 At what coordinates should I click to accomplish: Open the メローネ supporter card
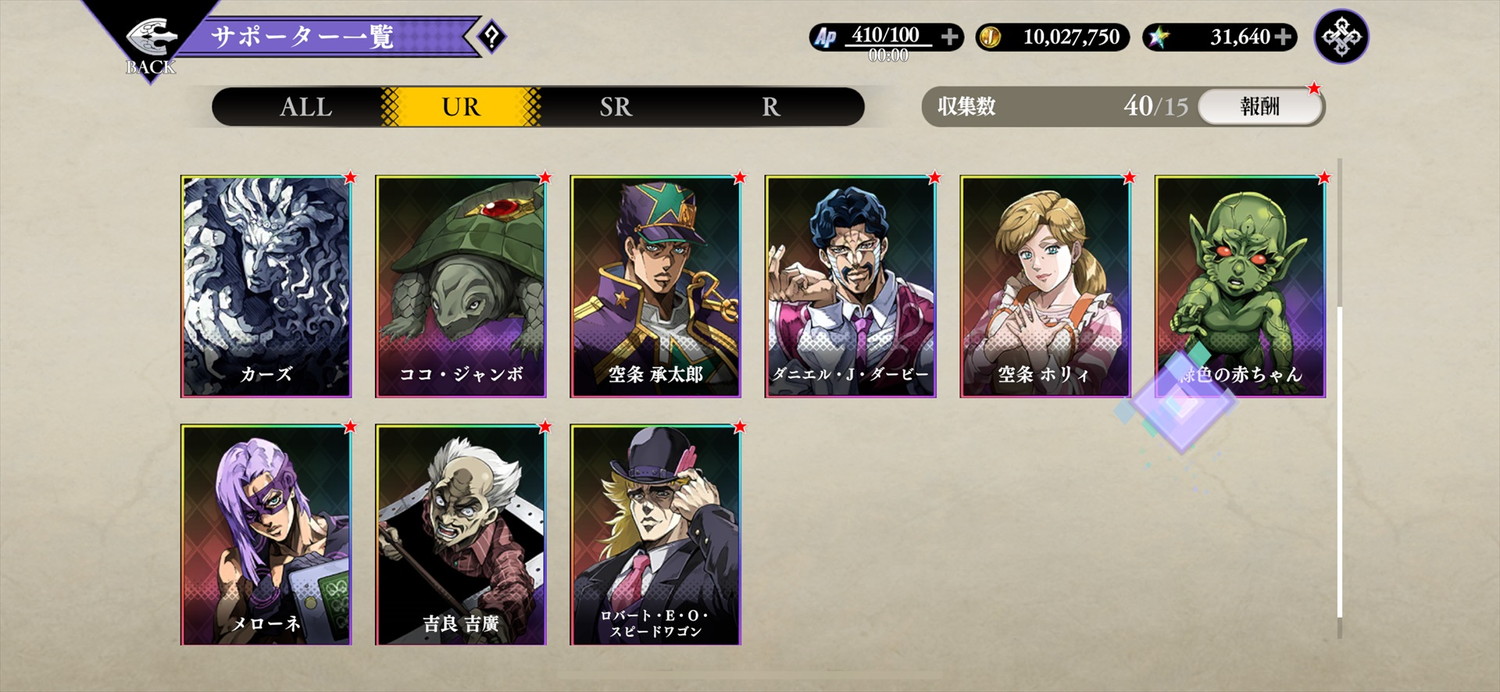click(266, 534)
